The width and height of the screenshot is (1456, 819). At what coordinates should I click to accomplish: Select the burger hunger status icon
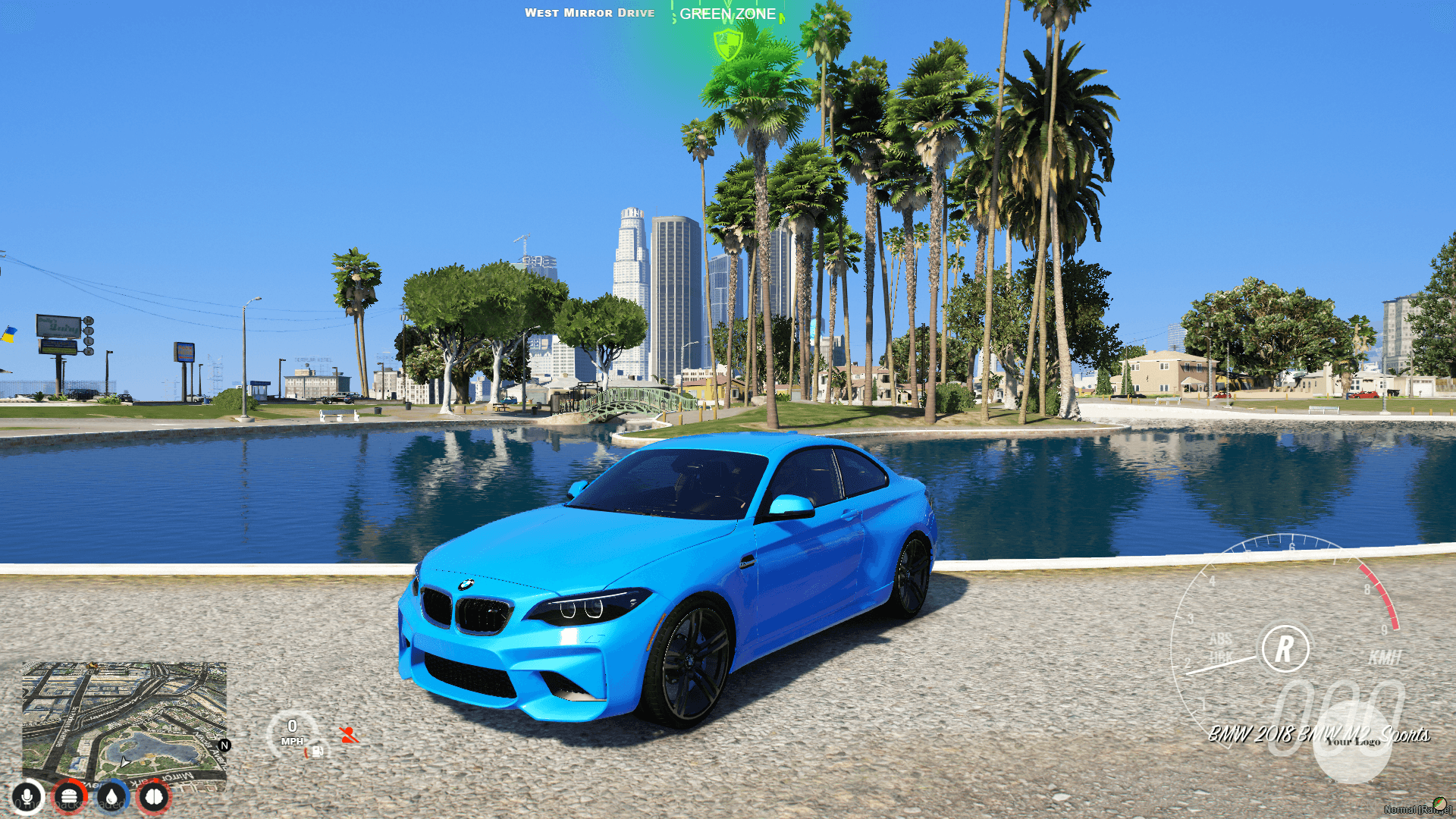[x=68, y=795]
